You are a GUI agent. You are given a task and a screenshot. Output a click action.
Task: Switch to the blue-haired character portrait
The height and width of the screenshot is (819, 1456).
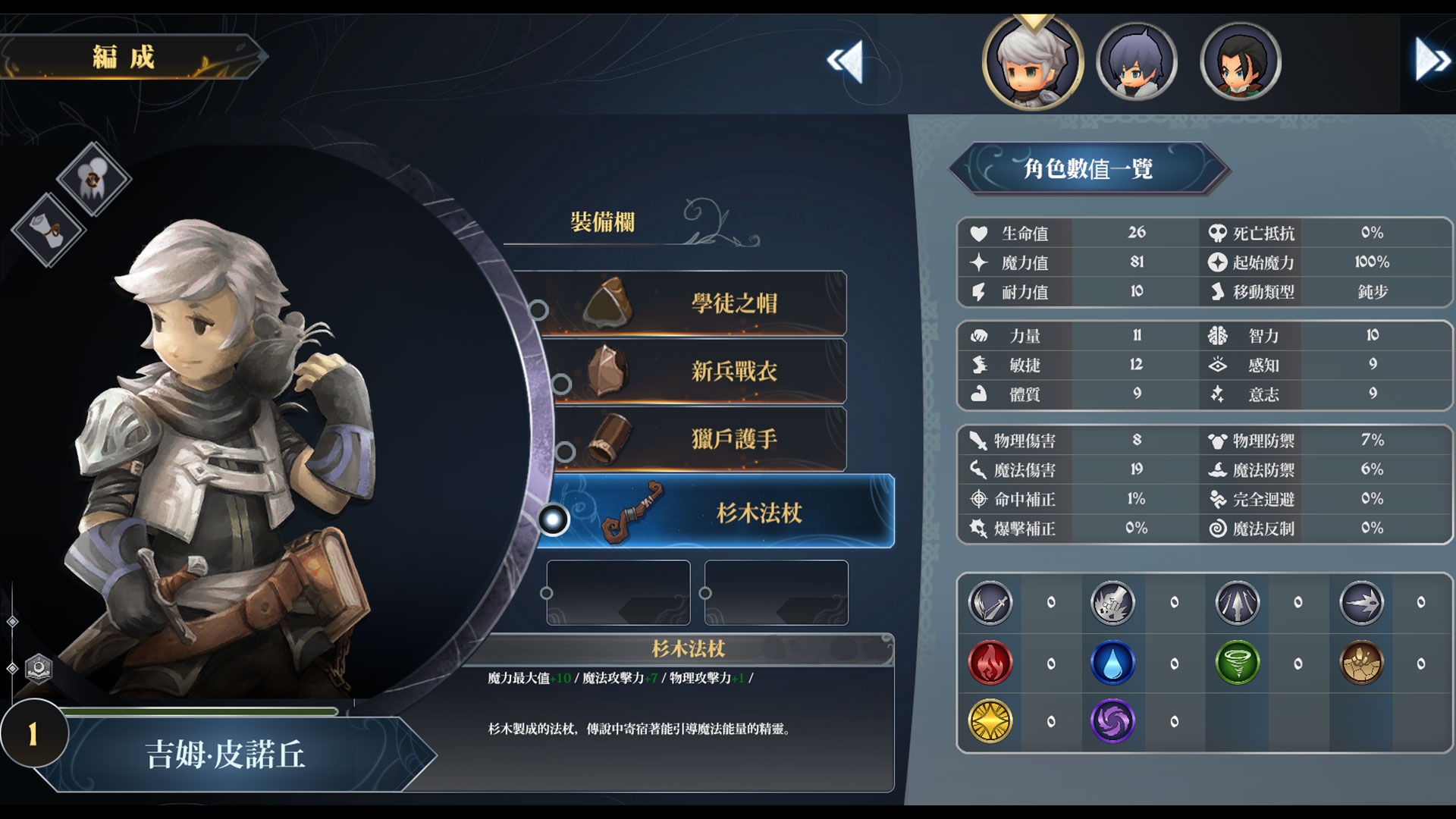tap(1136, 62)
